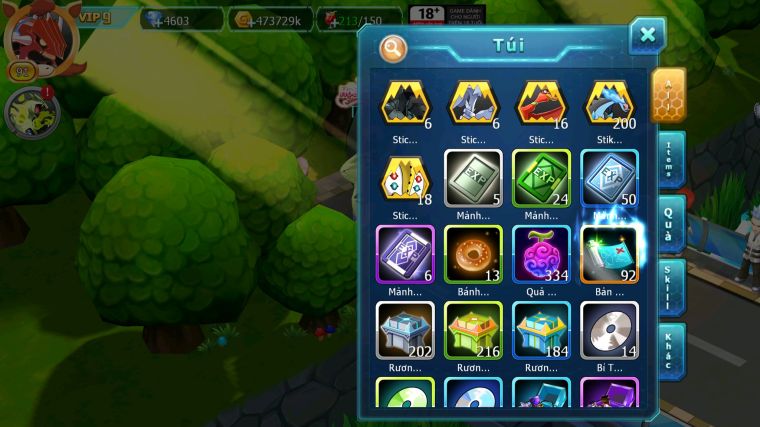Select the grey EXP shard with 5

tap(473, 178)
